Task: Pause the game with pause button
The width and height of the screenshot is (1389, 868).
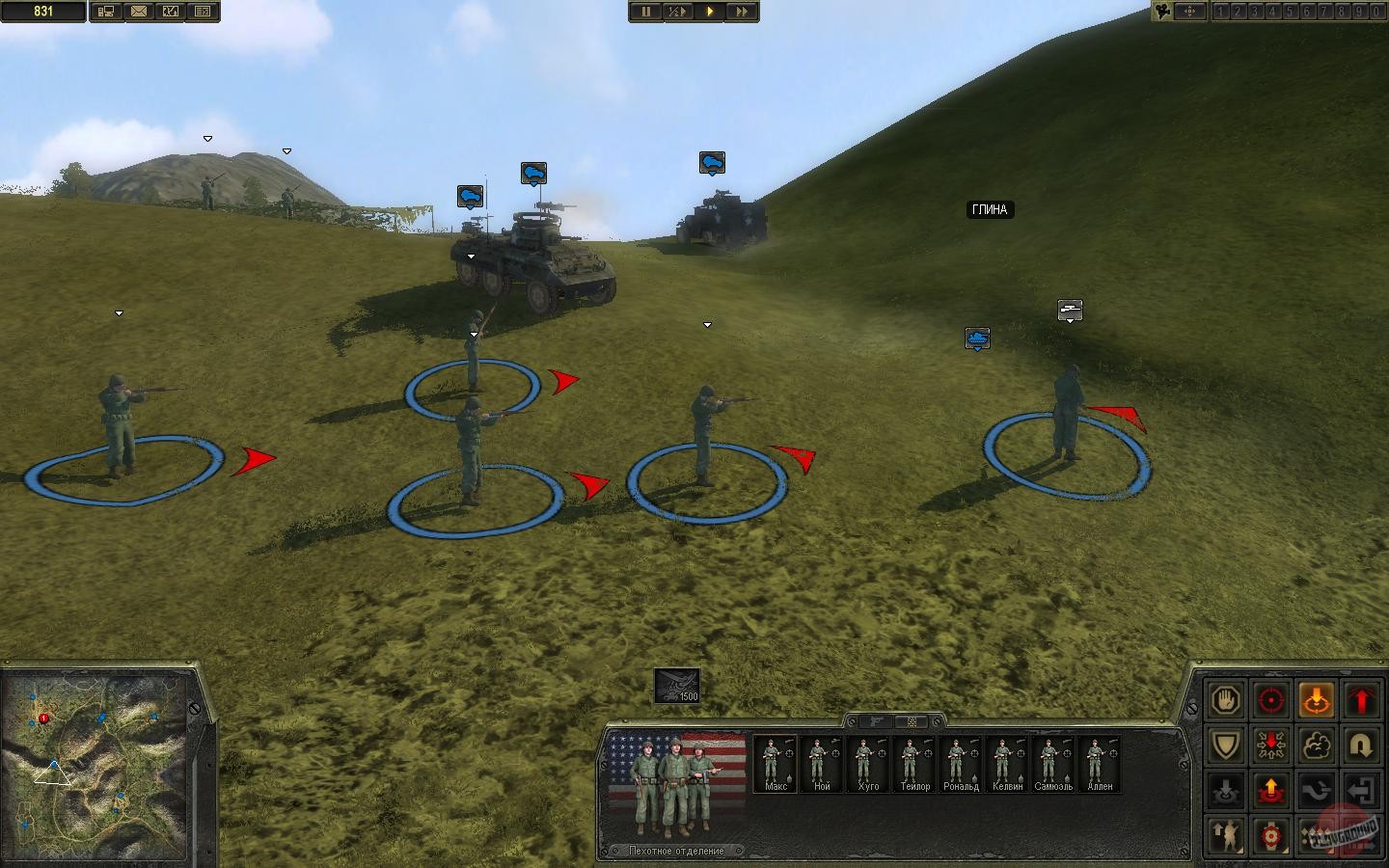Action: pos(644,12)
